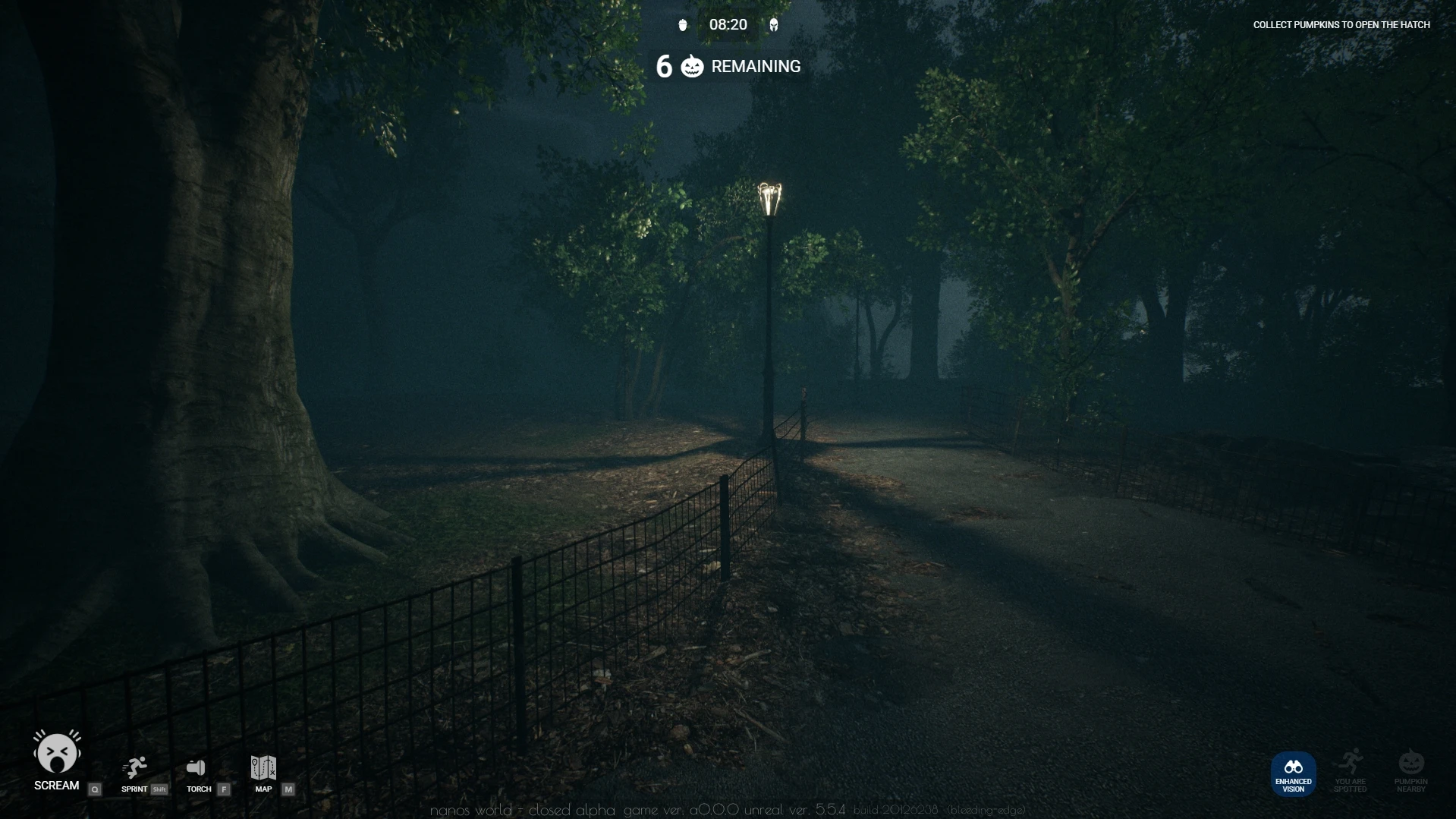The height and width of the screenshot is (819, 1456).
Task: Select the Enhanced Vision binoculars icon
Action: point(1293,767)
